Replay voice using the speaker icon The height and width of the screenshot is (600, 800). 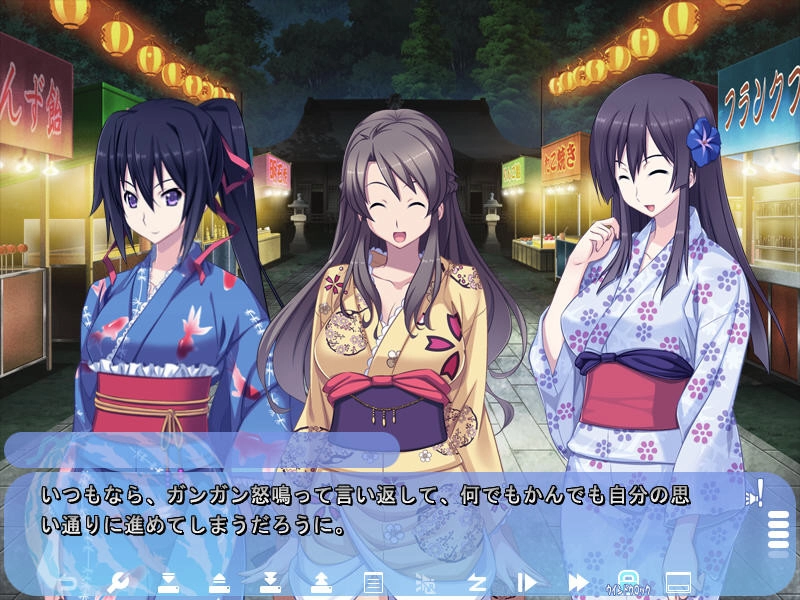click(755, 493)
